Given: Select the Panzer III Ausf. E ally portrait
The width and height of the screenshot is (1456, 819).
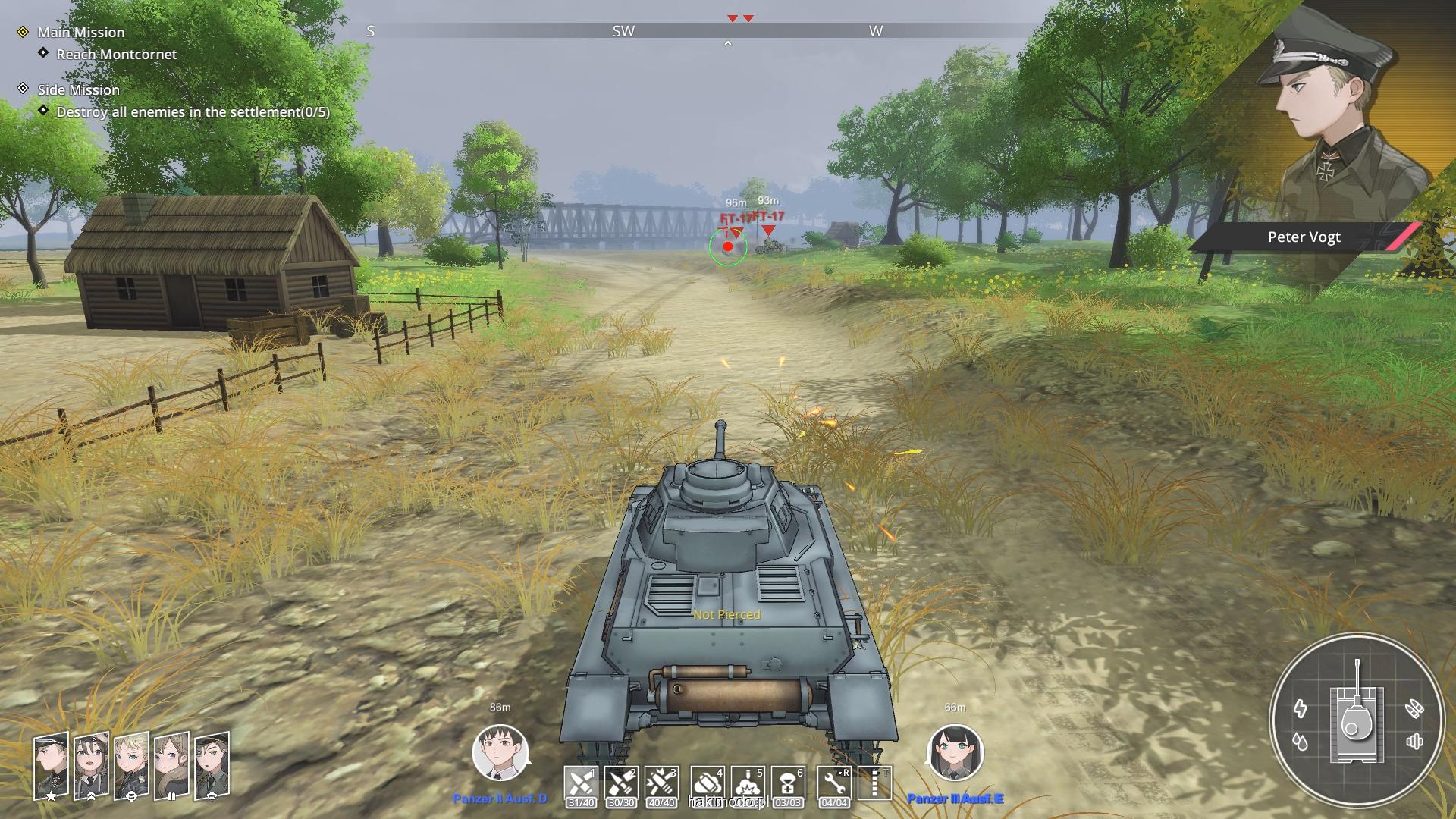Looking at the screenshot, I should click(955, 753).
